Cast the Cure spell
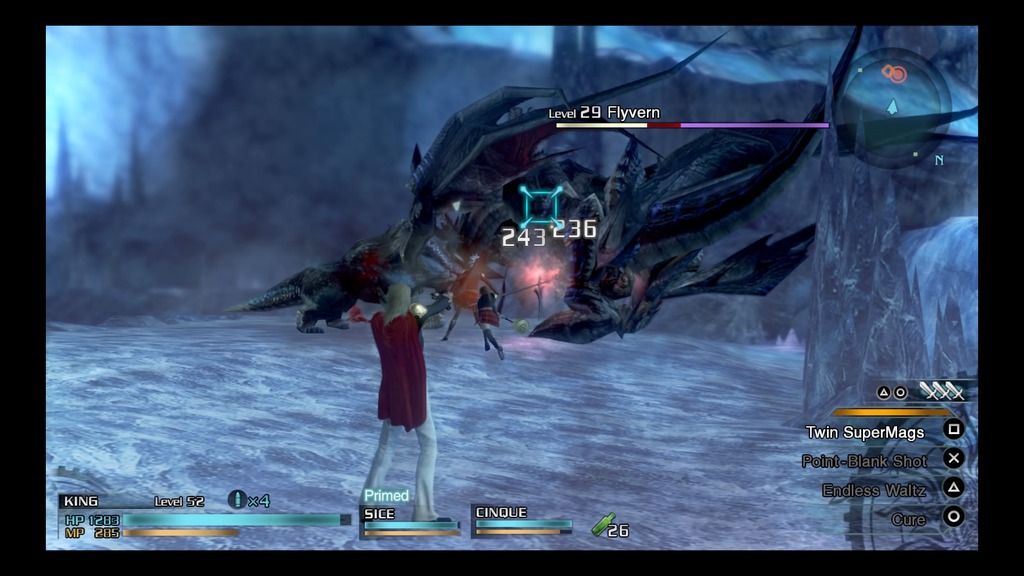1024x576 pixels. 908,519
